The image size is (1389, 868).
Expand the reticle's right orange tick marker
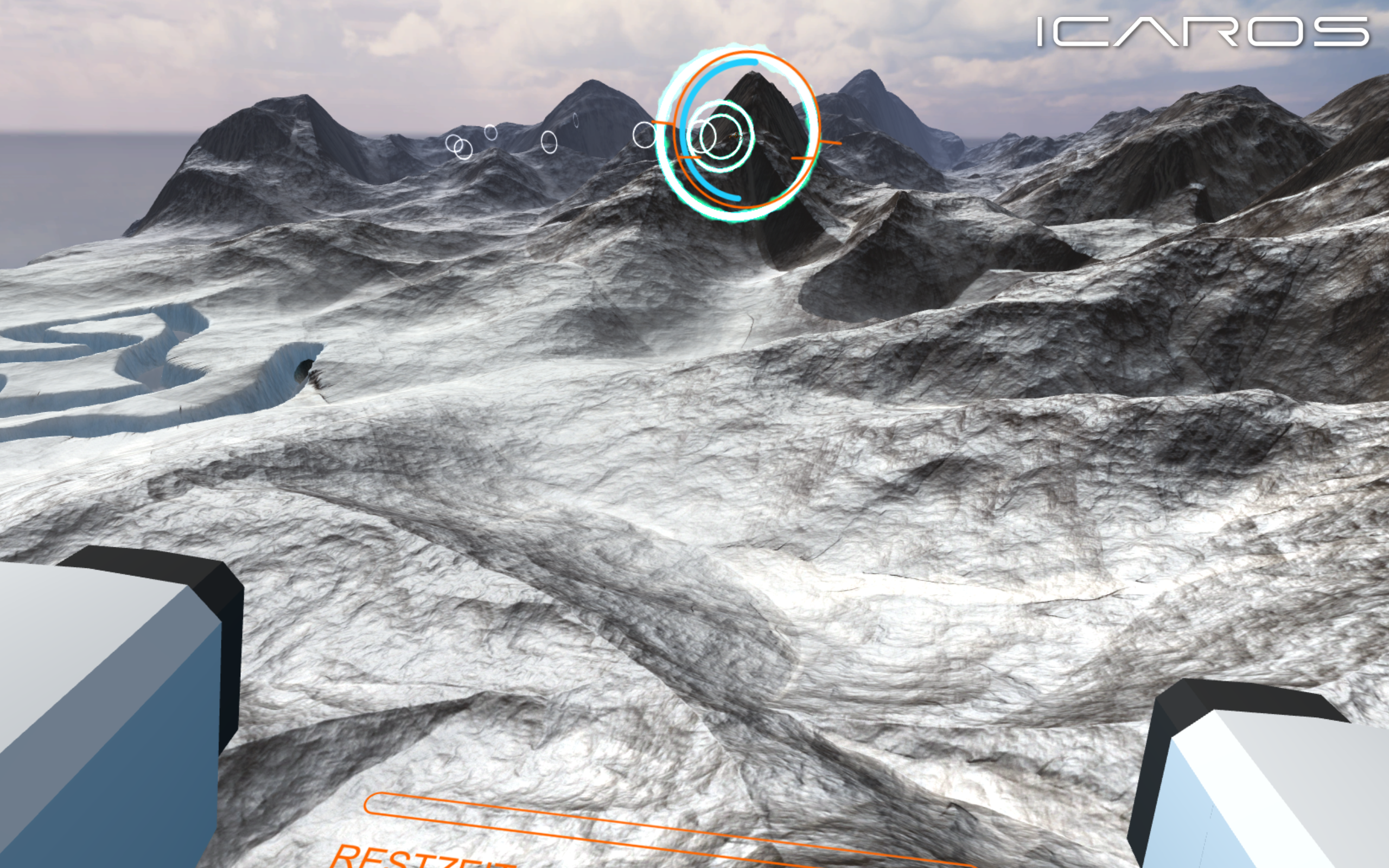pyautogui.click(x=831, y=142)
